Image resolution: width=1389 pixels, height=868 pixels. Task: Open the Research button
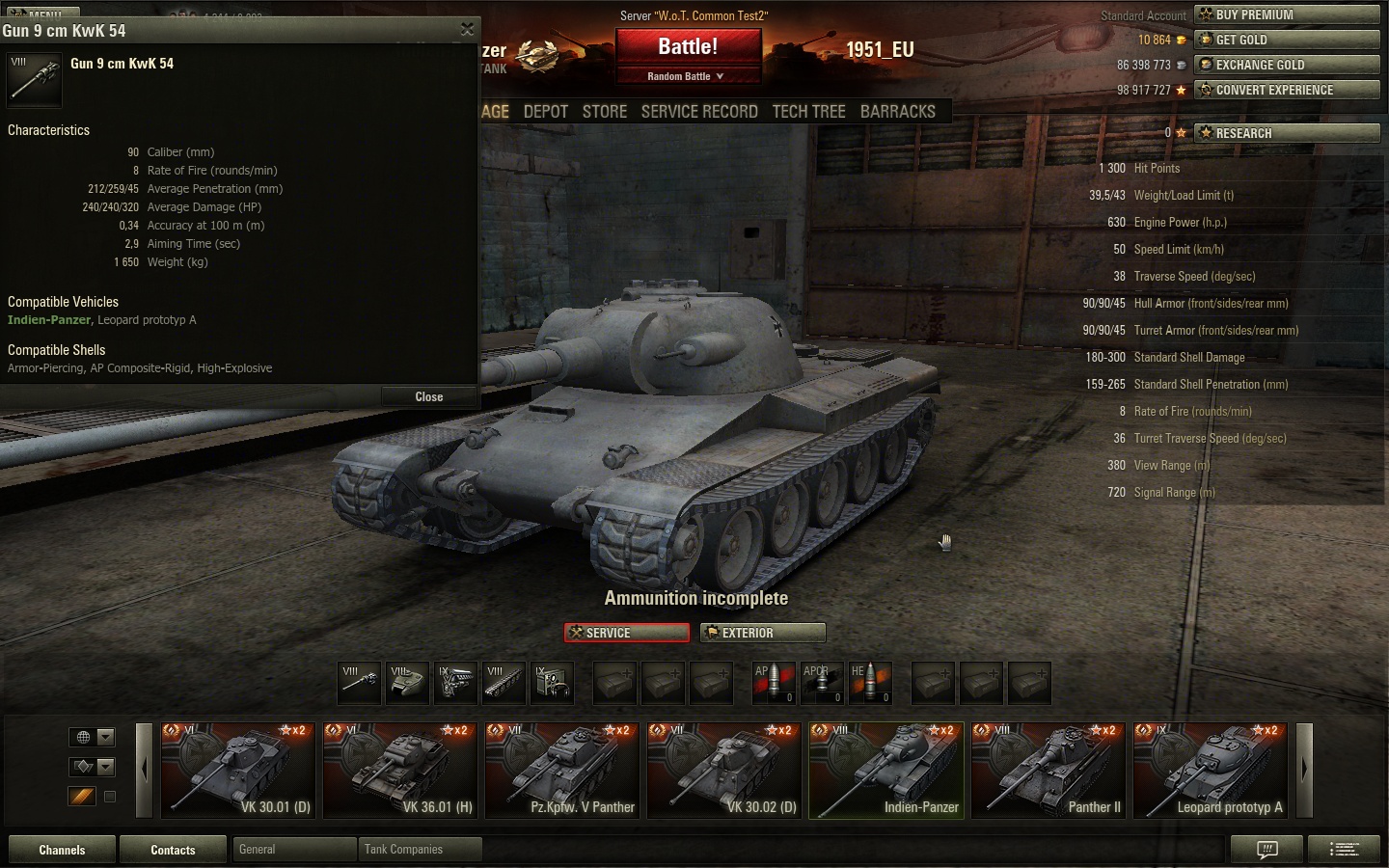coord(1287,133)
